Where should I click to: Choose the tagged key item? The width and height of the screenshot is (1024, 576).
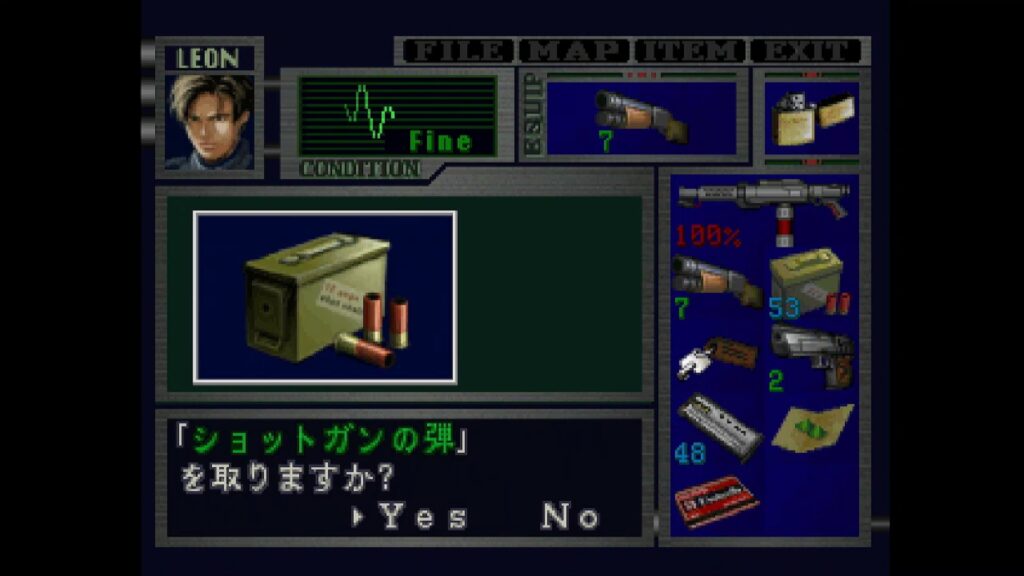(714, 357)
